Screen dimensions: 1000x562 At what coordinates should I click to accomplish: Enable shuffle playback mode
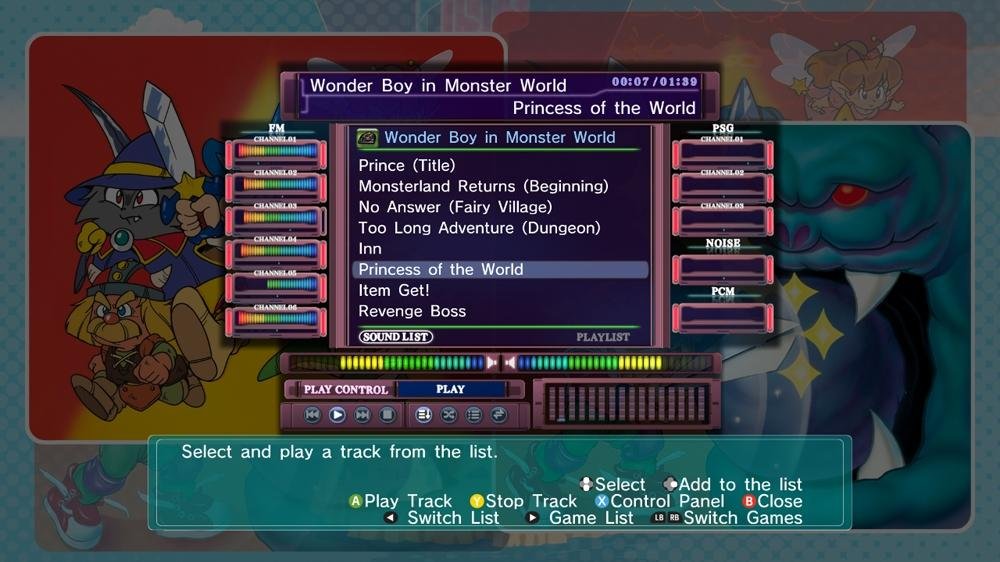coord(449,415)
